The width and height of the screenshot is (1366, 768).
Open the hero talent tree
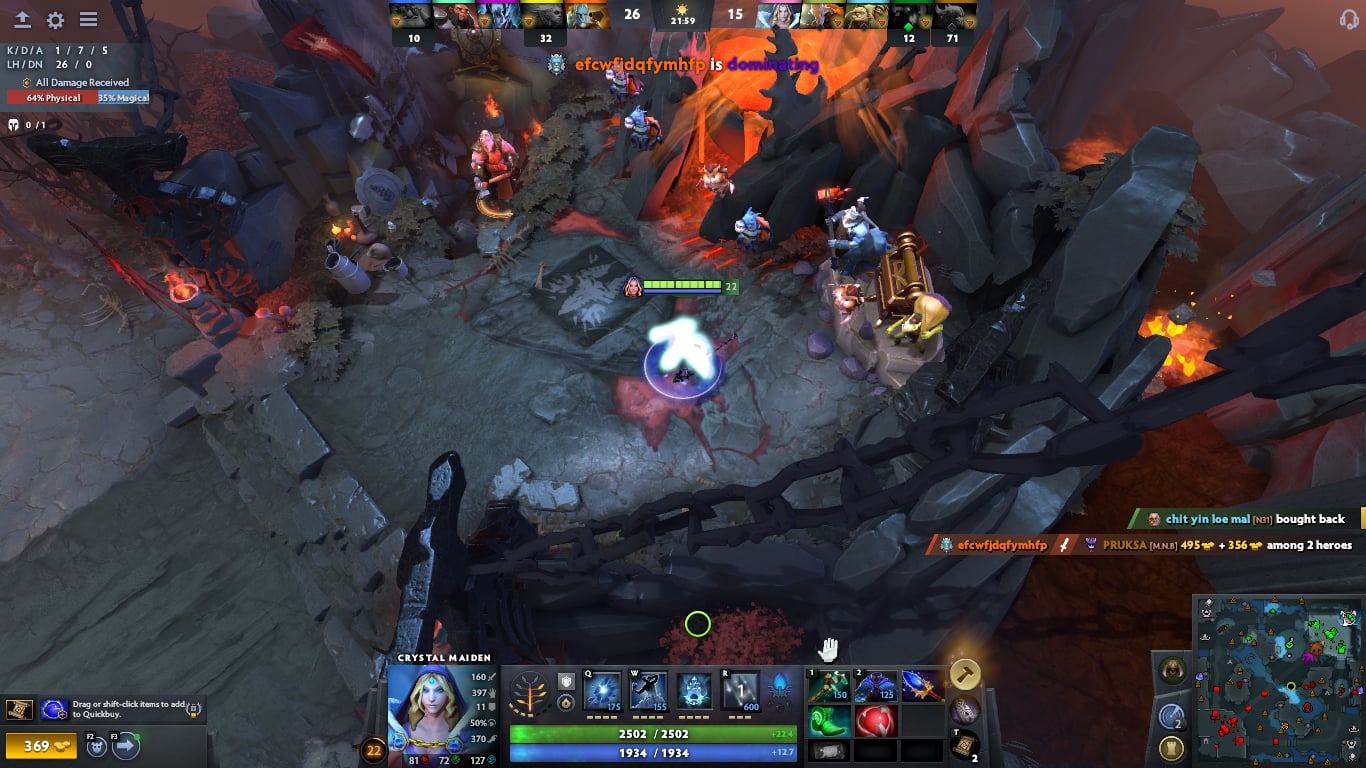click(528, 692)
